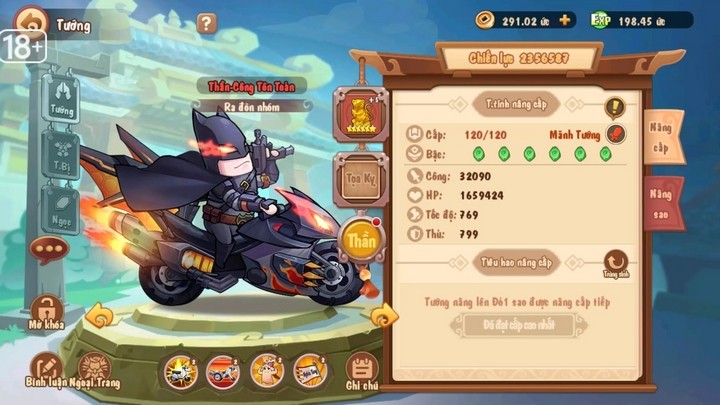Select the Tướng tab on the signpost
720x405 pixels.
click(x=61, y=99)
